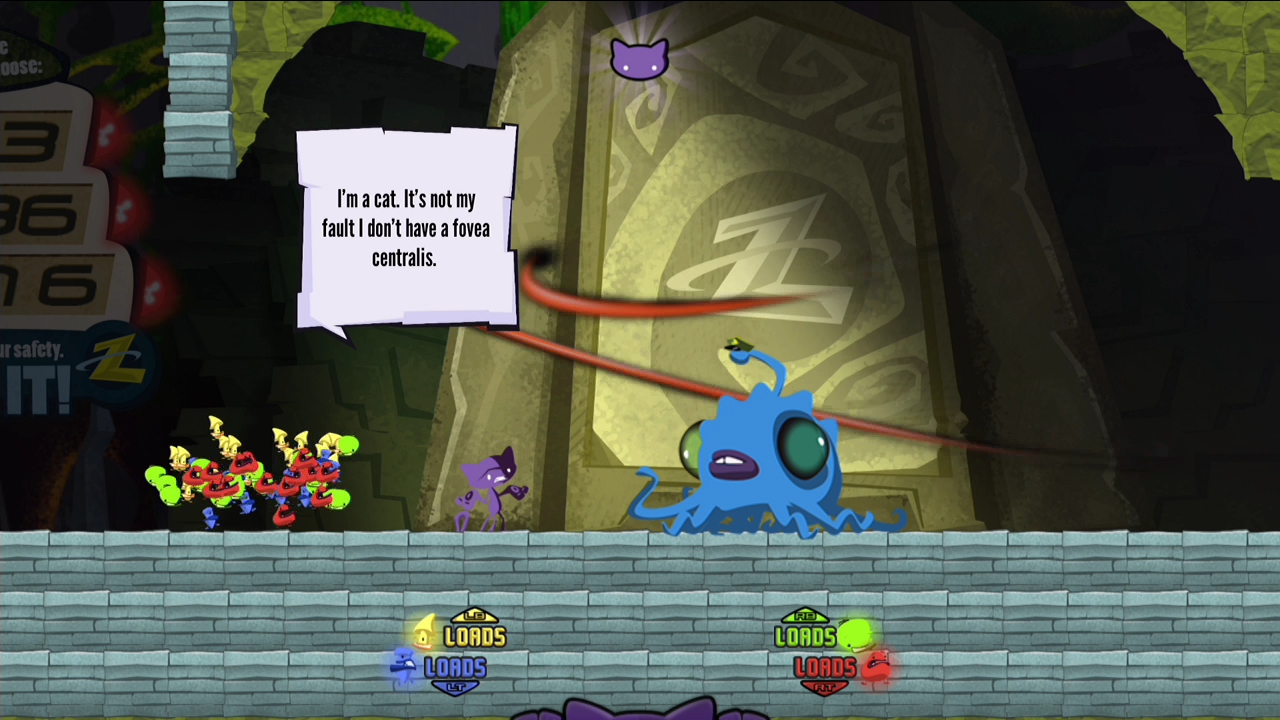Select the green quark Loads icon
The height and width of the screenshot is (720, 1280).
(855, 634)
